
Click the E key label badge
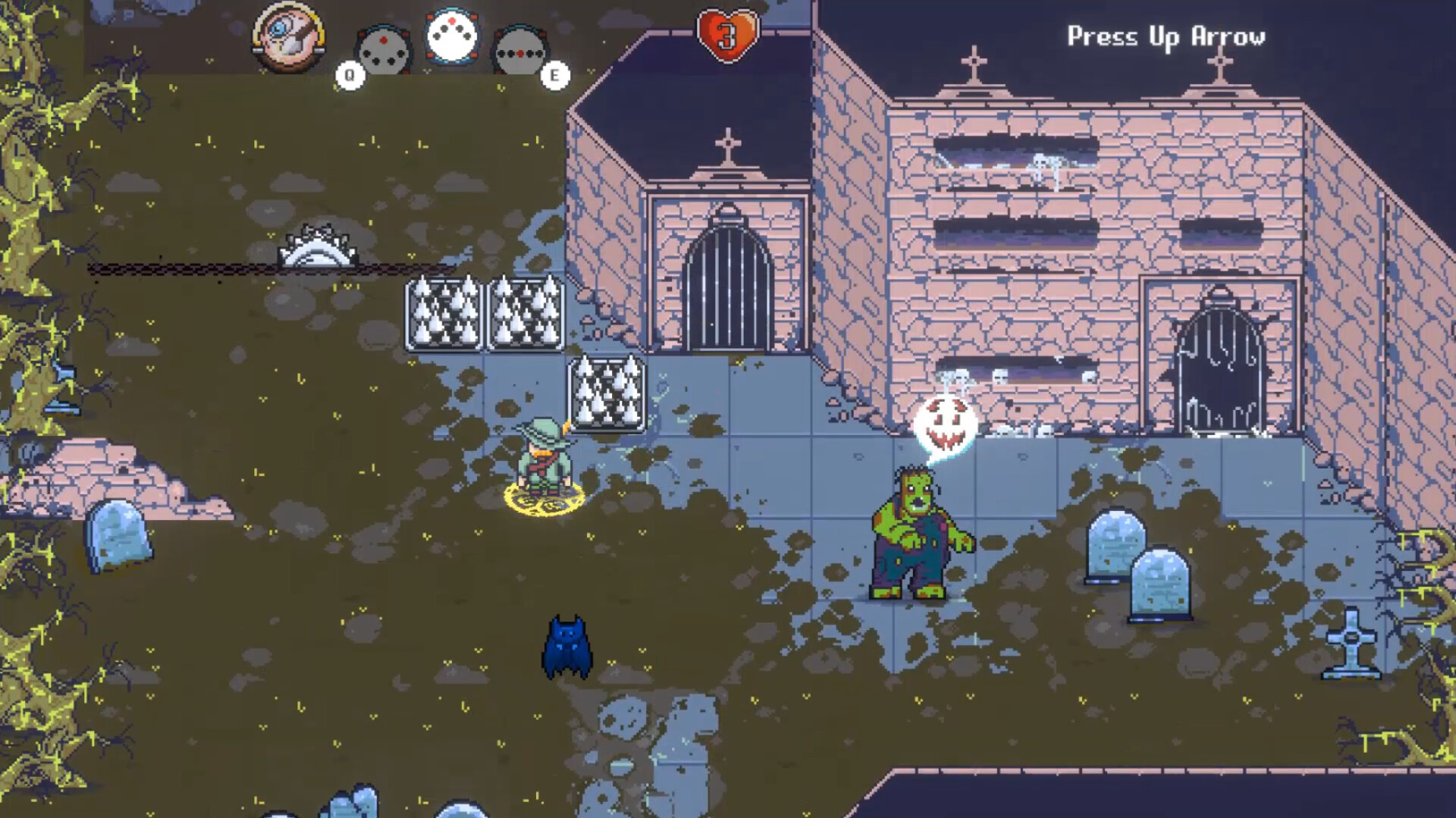556,74
